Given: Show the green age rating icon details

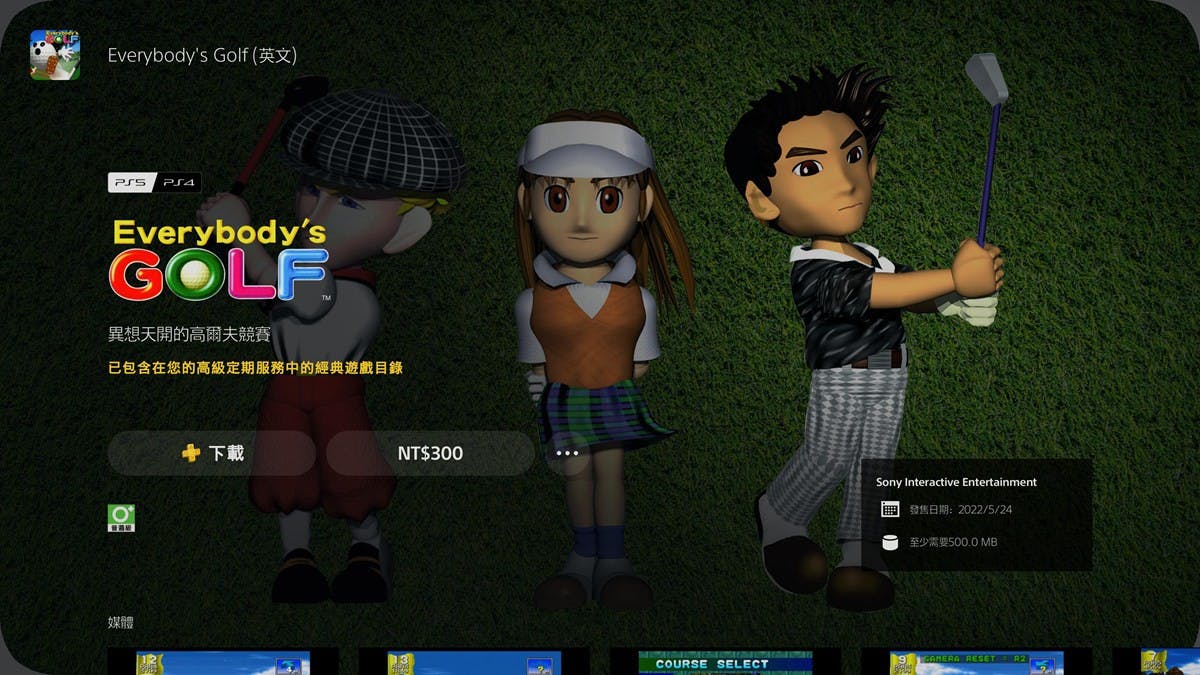Looking at the screenshot, I should click(121, 518).
